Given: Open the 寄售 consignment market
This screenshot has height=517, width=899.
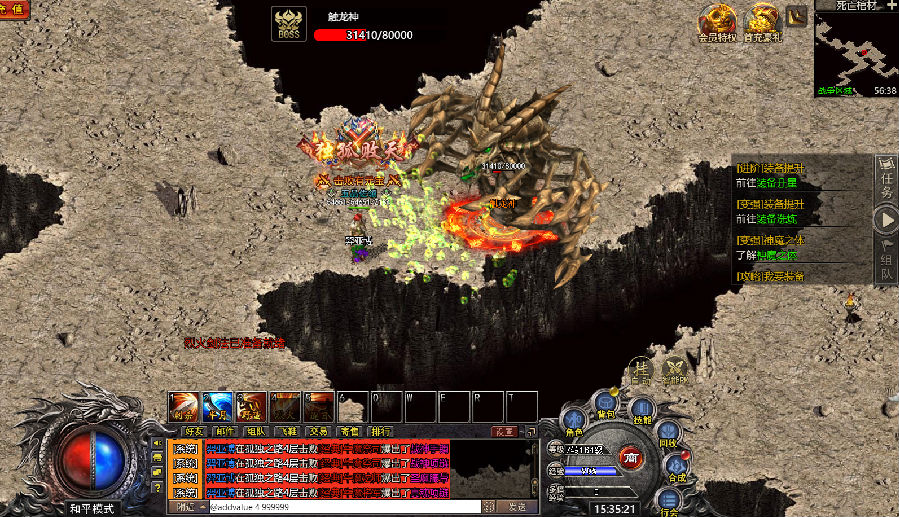Looking at the screenshot, I should [349, 432].
